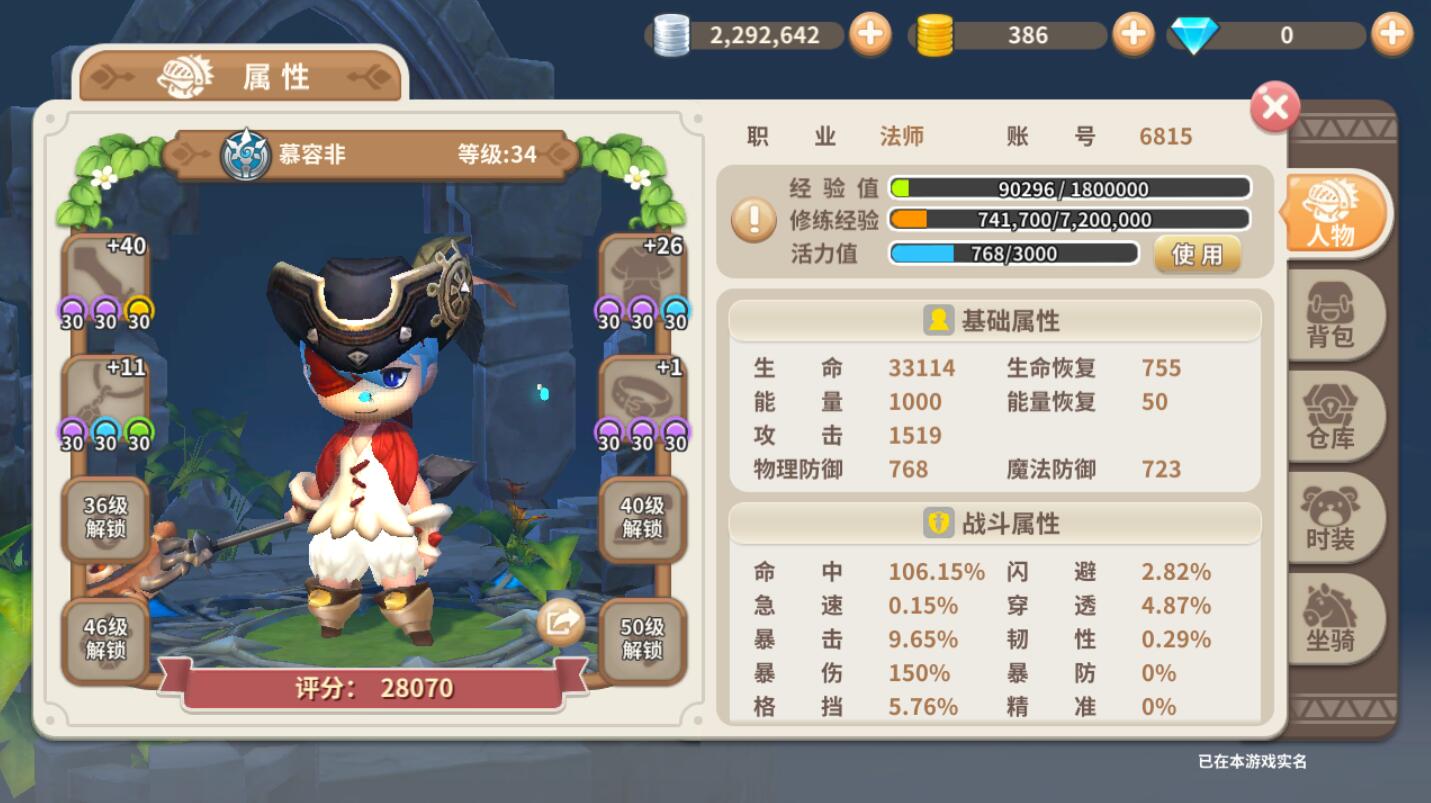Screen dimensions: 1431x803
Task: Add gold coins with plus button
Action: [1133, 35]
